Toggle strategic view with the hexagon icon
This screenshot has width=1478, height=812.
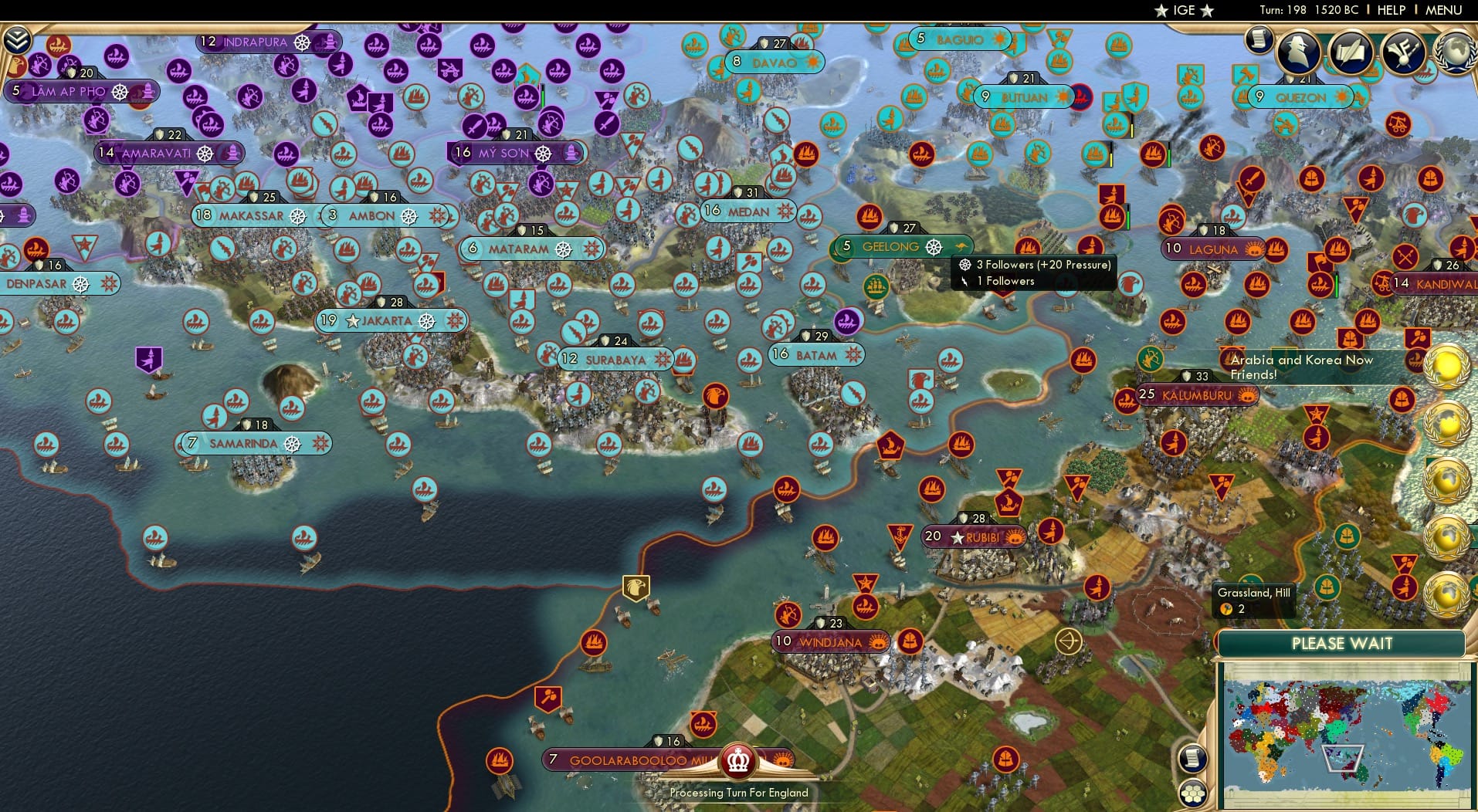[1195, 791]
